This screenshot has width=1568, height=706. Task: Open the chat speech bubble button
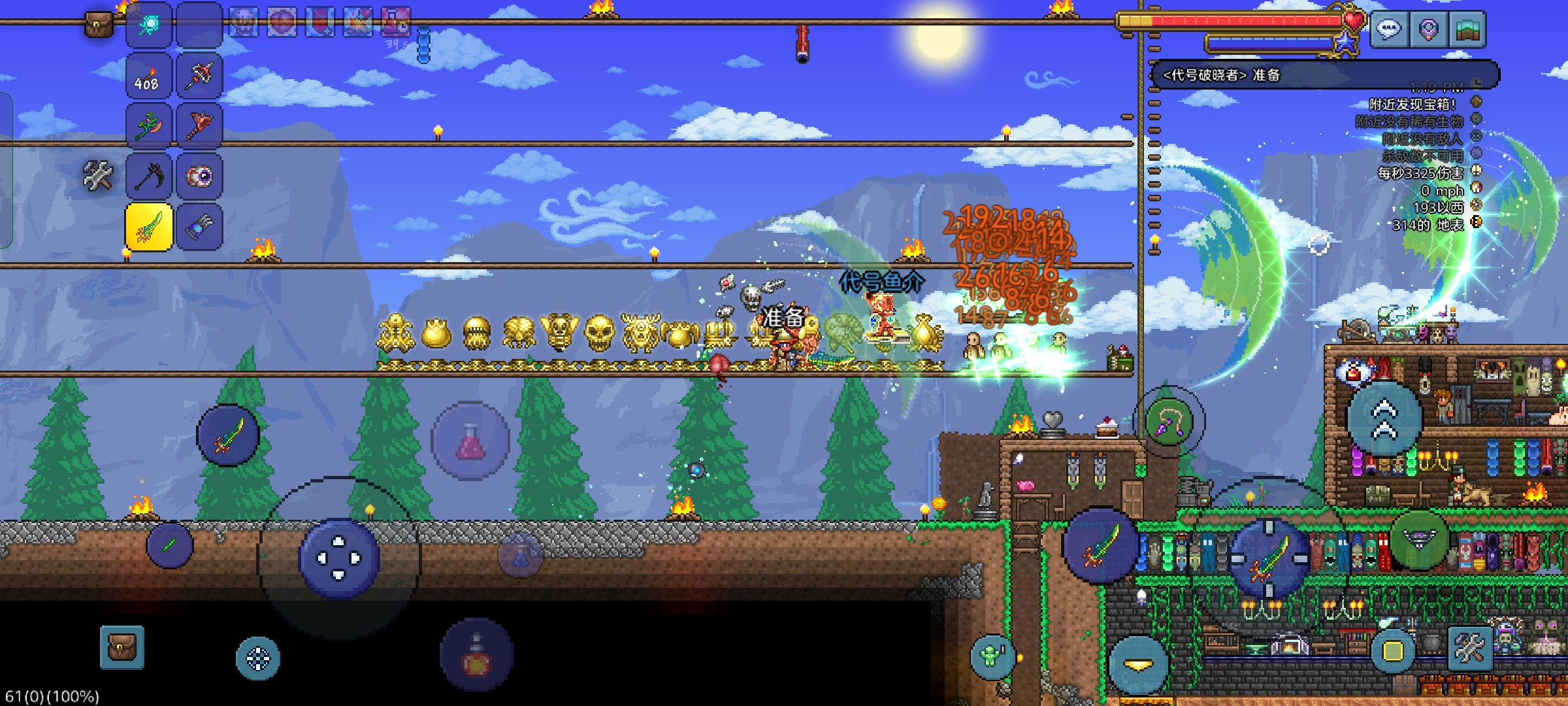(1389, 29)
